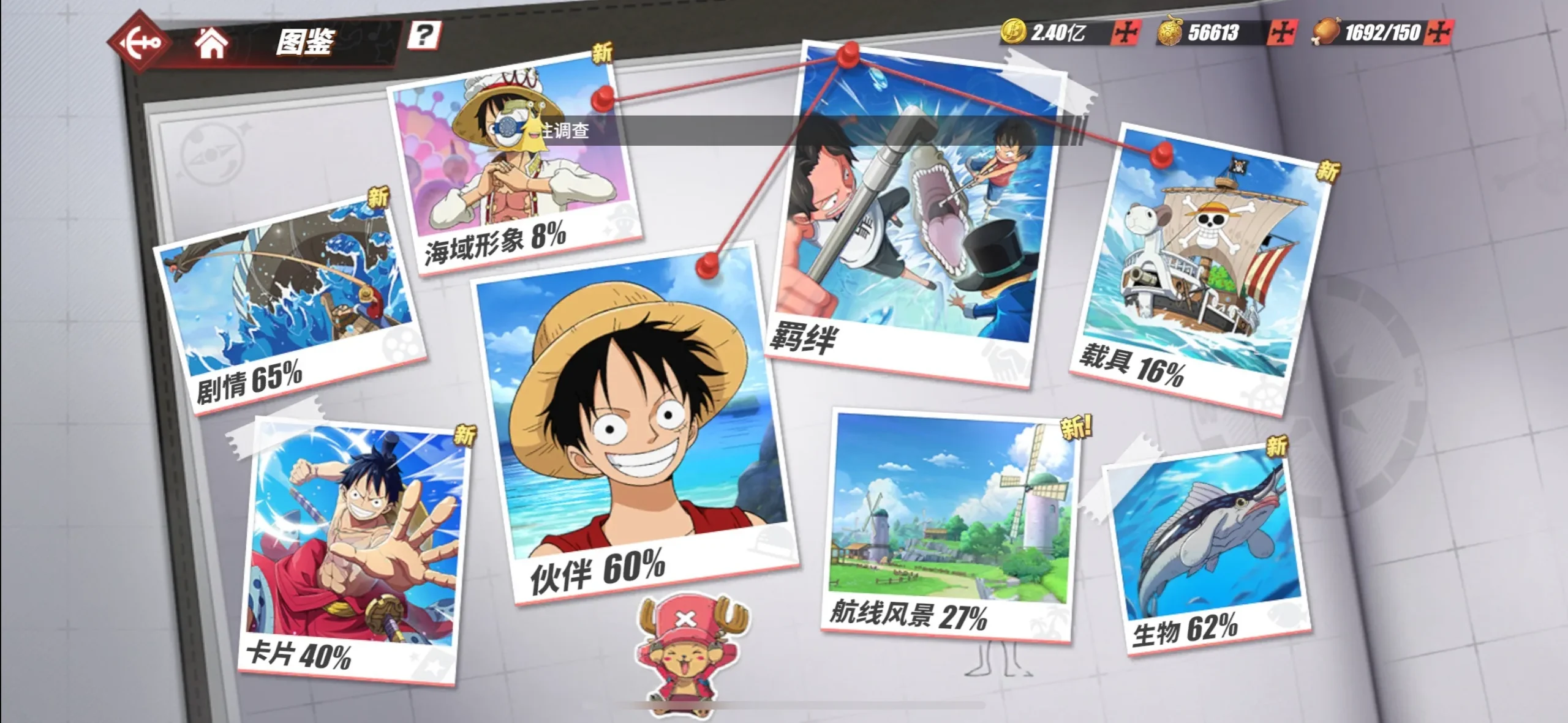Select the 伙伴 partners photo
The height and width of the screenshot is (723, 1568).
point(634,422)
